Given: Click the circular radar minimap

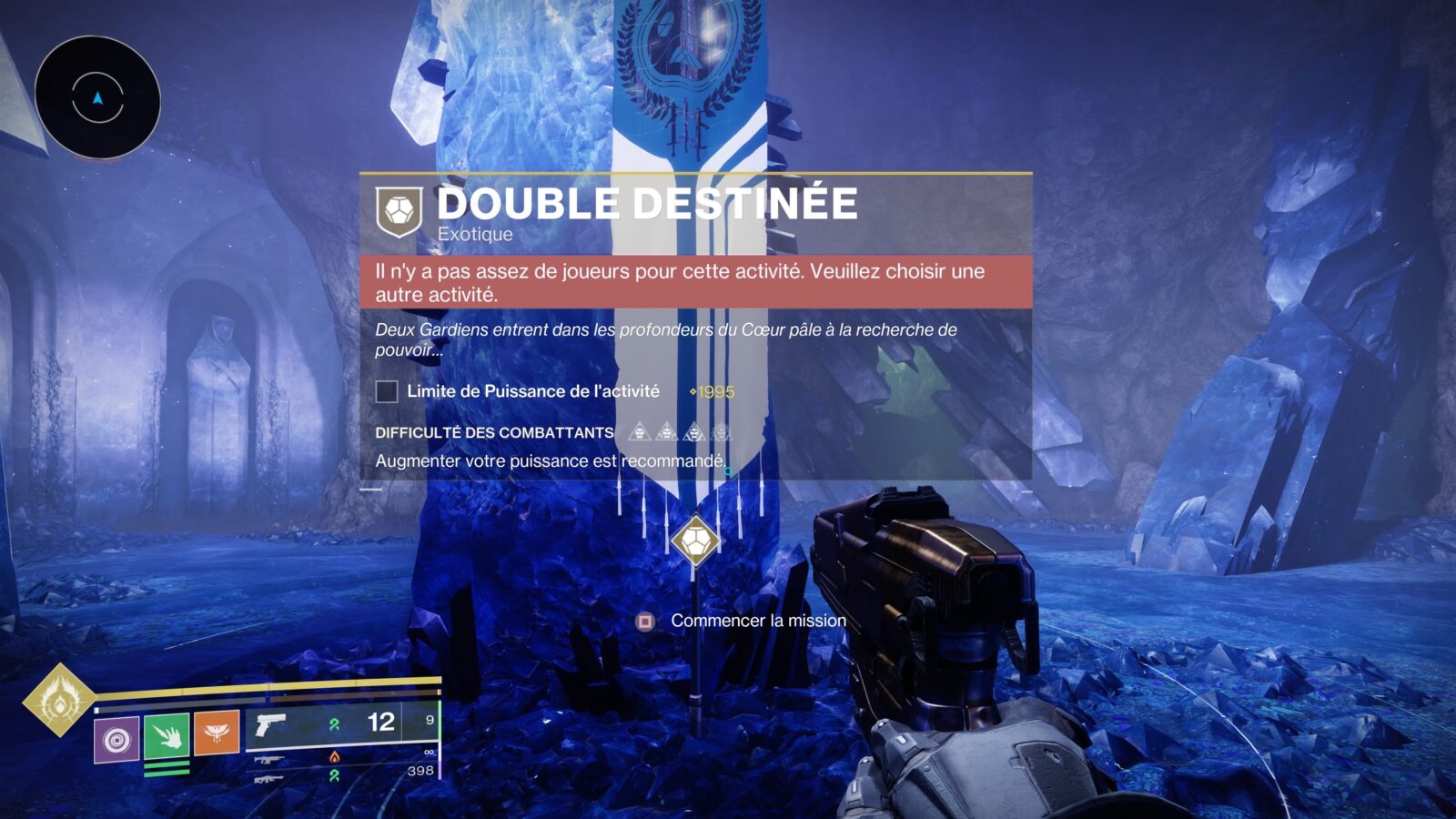Looking at the screenshot, I should [97, 97].
